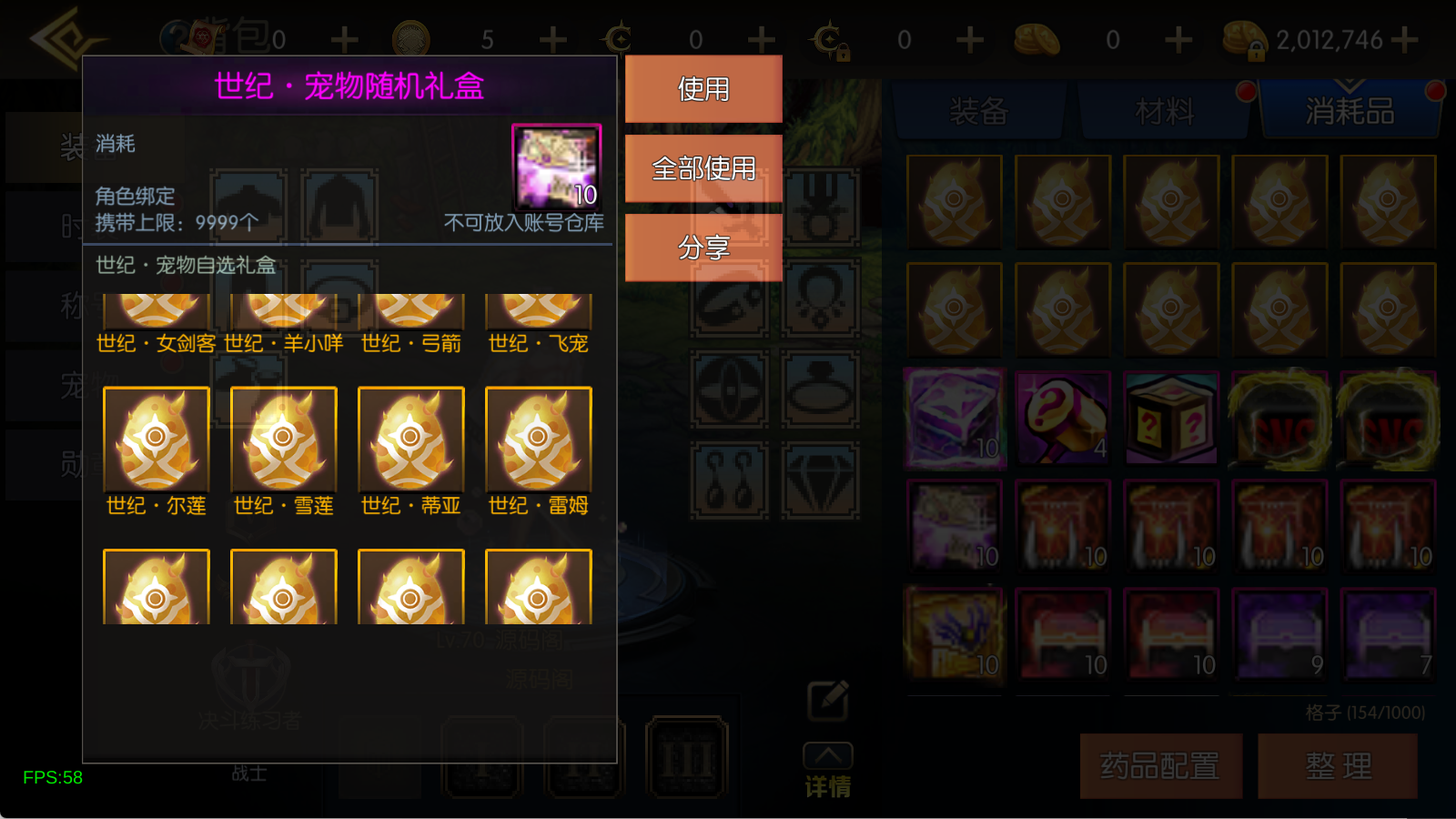Switch to the 材料 tab
The height and width of the screenshot is (819, 1456).
[x=1163, y=109]
